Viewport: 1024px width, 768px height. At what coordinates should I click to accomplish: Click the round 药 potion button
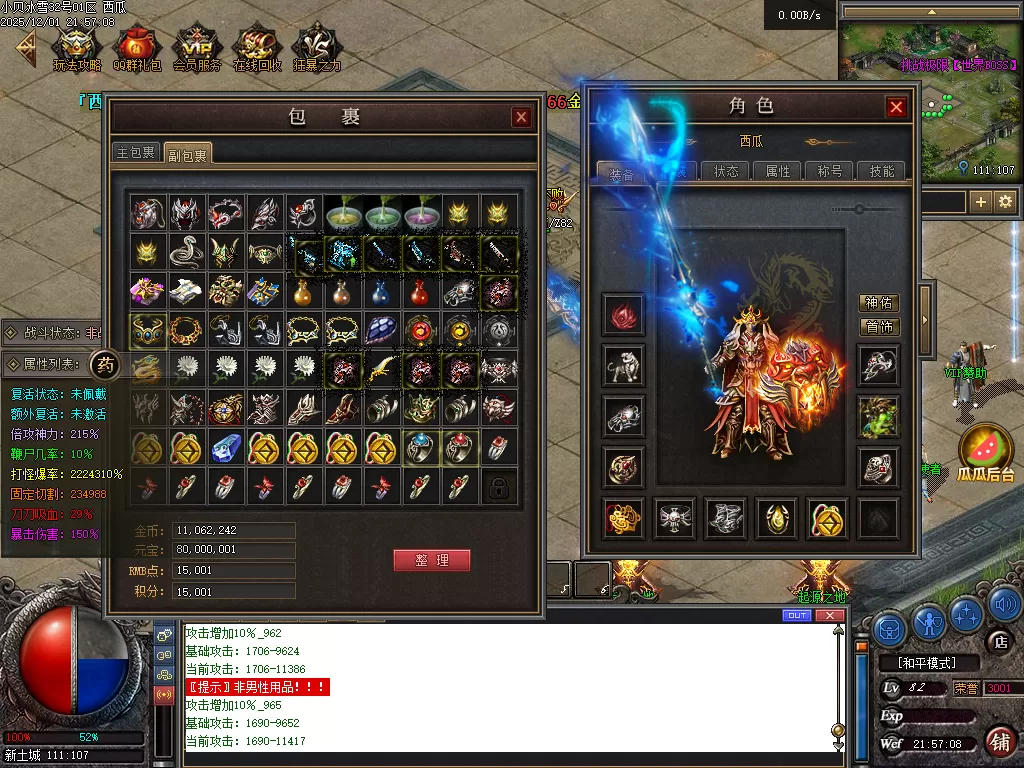(106, 365)
